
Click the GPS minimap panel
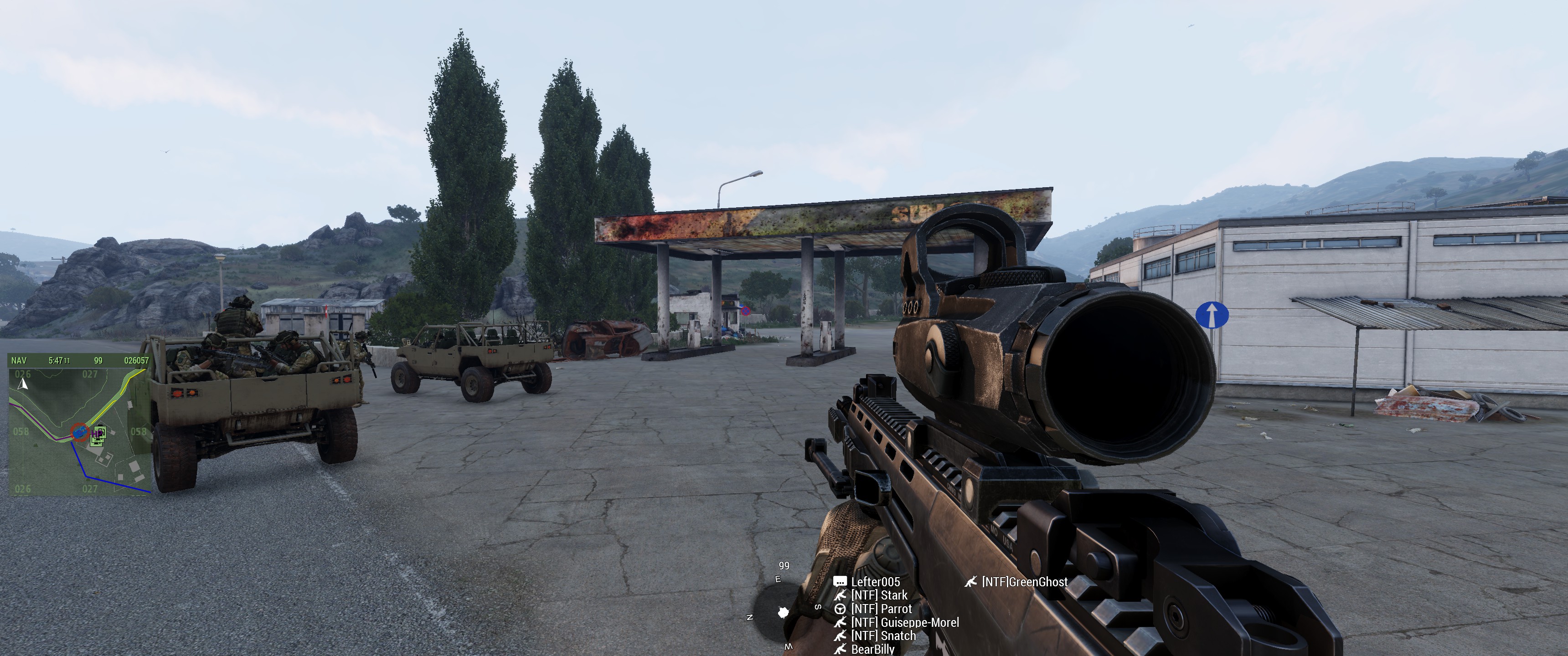click(79, 426)
